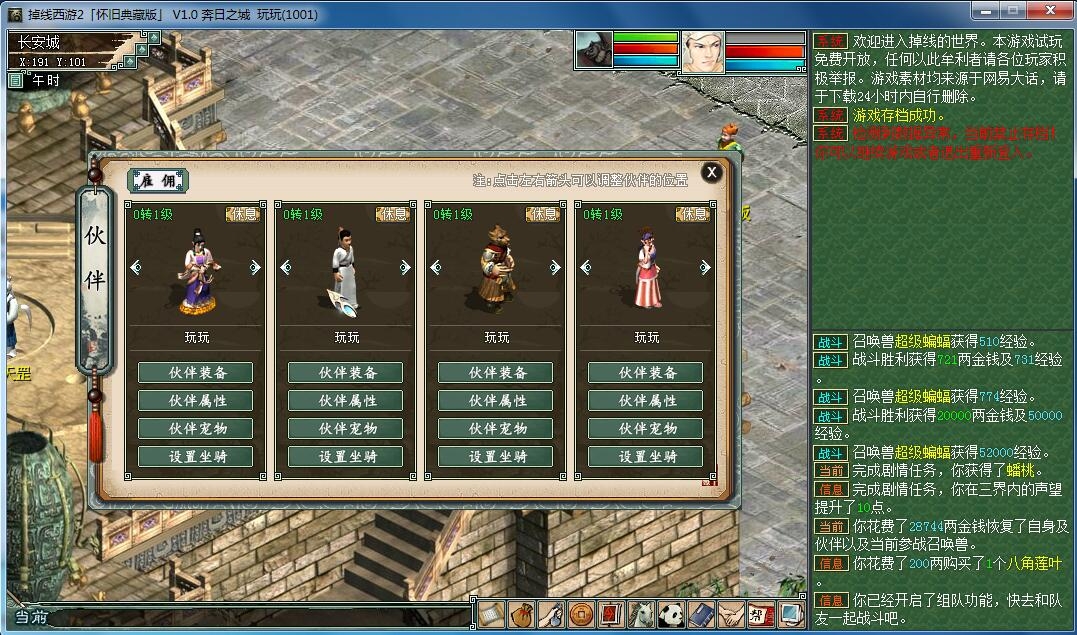Viewport: 1077px width, 635px height.
Task: Move the armored warrior left with the arrow
Action: pos(436,267)
